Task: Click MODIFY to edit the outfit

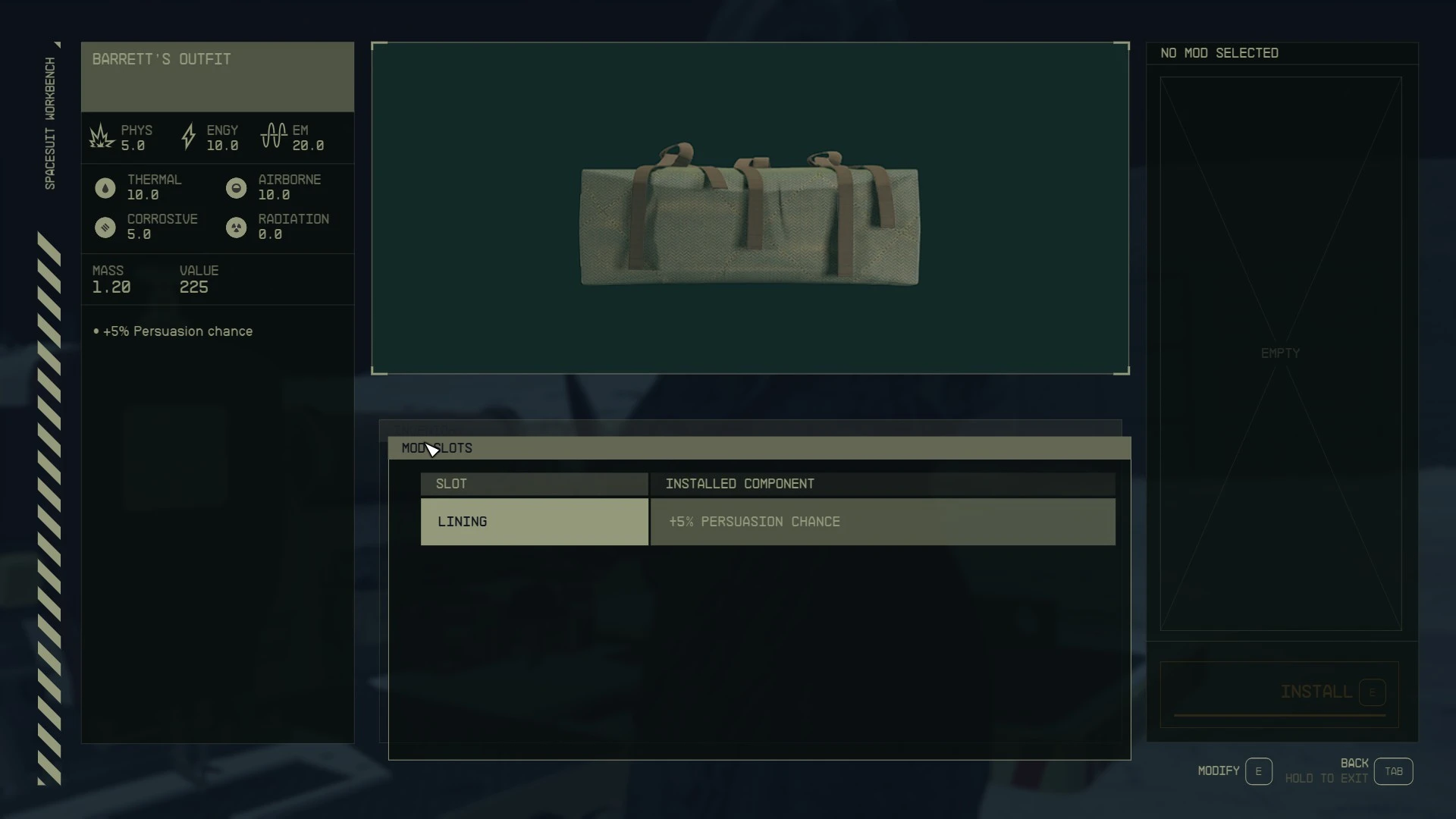Action: coord(1217,770)
